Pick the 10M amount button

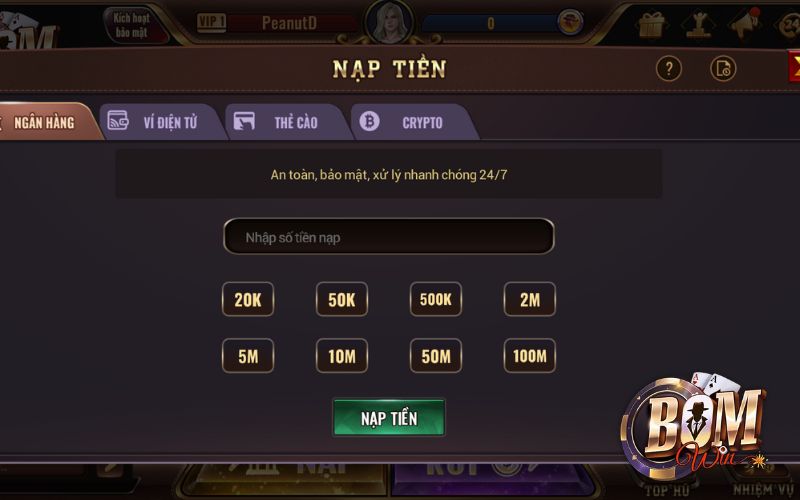coord(342,356)
